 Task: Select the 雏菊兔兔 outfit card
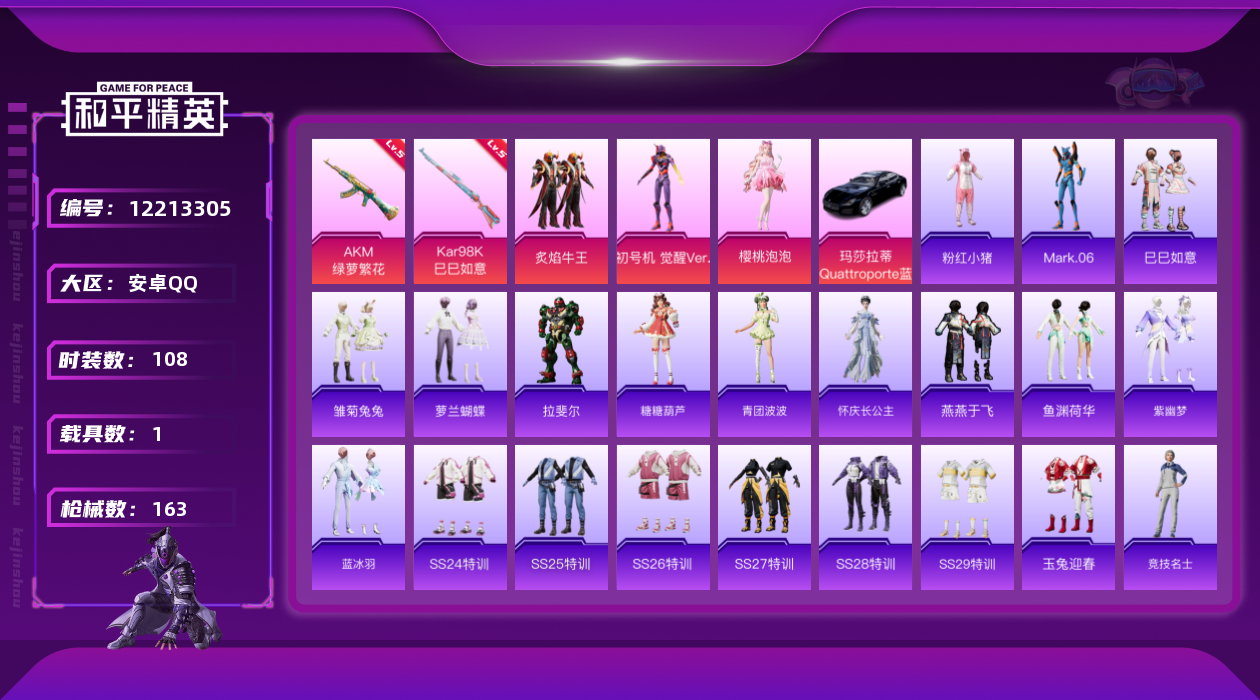tap(358, 364)
